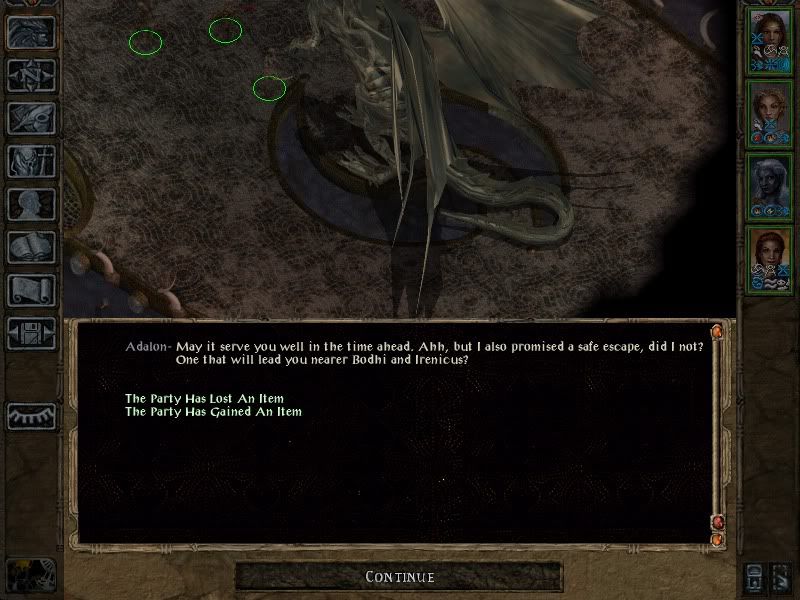The image size is (800, 600).
Task: Open the journal with quill icon
Action: click(30, 118)
